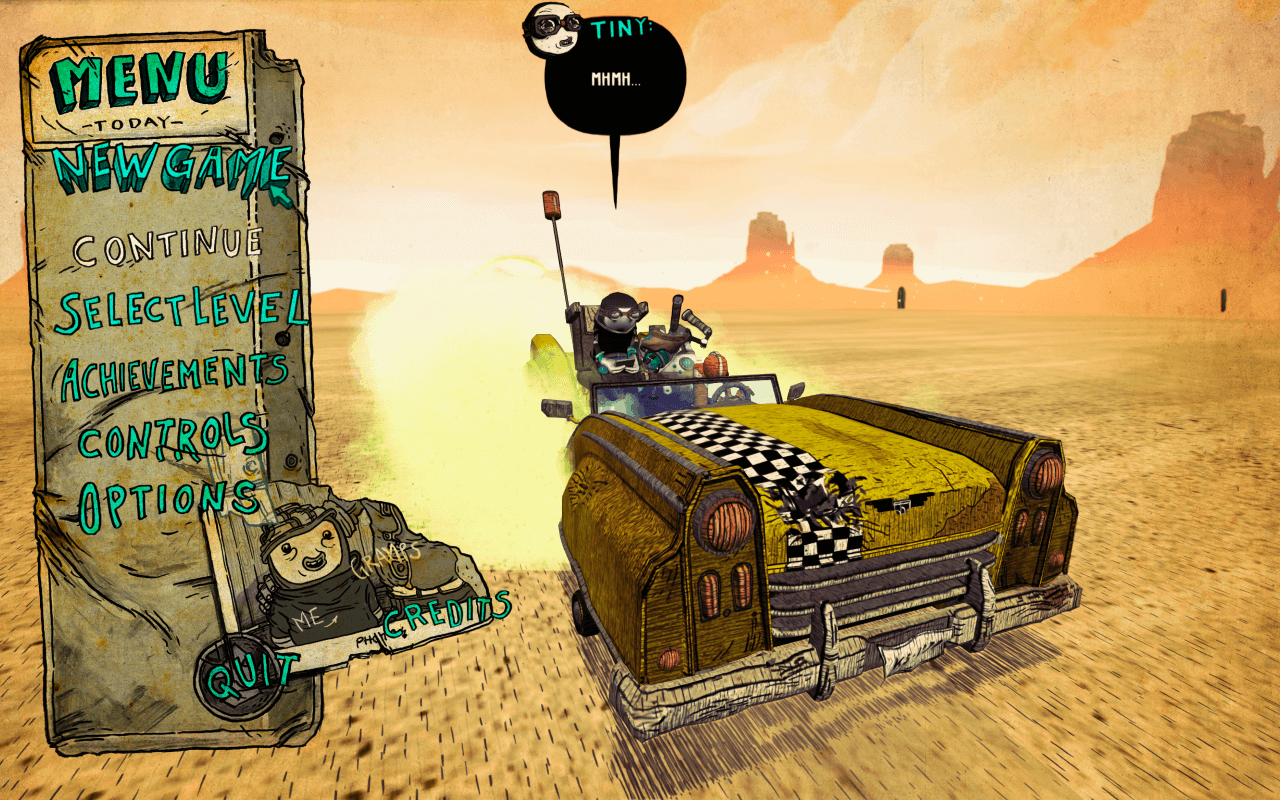Go to the Options menu
This screenshot has width=1280, height=800.
coord(167,501)
